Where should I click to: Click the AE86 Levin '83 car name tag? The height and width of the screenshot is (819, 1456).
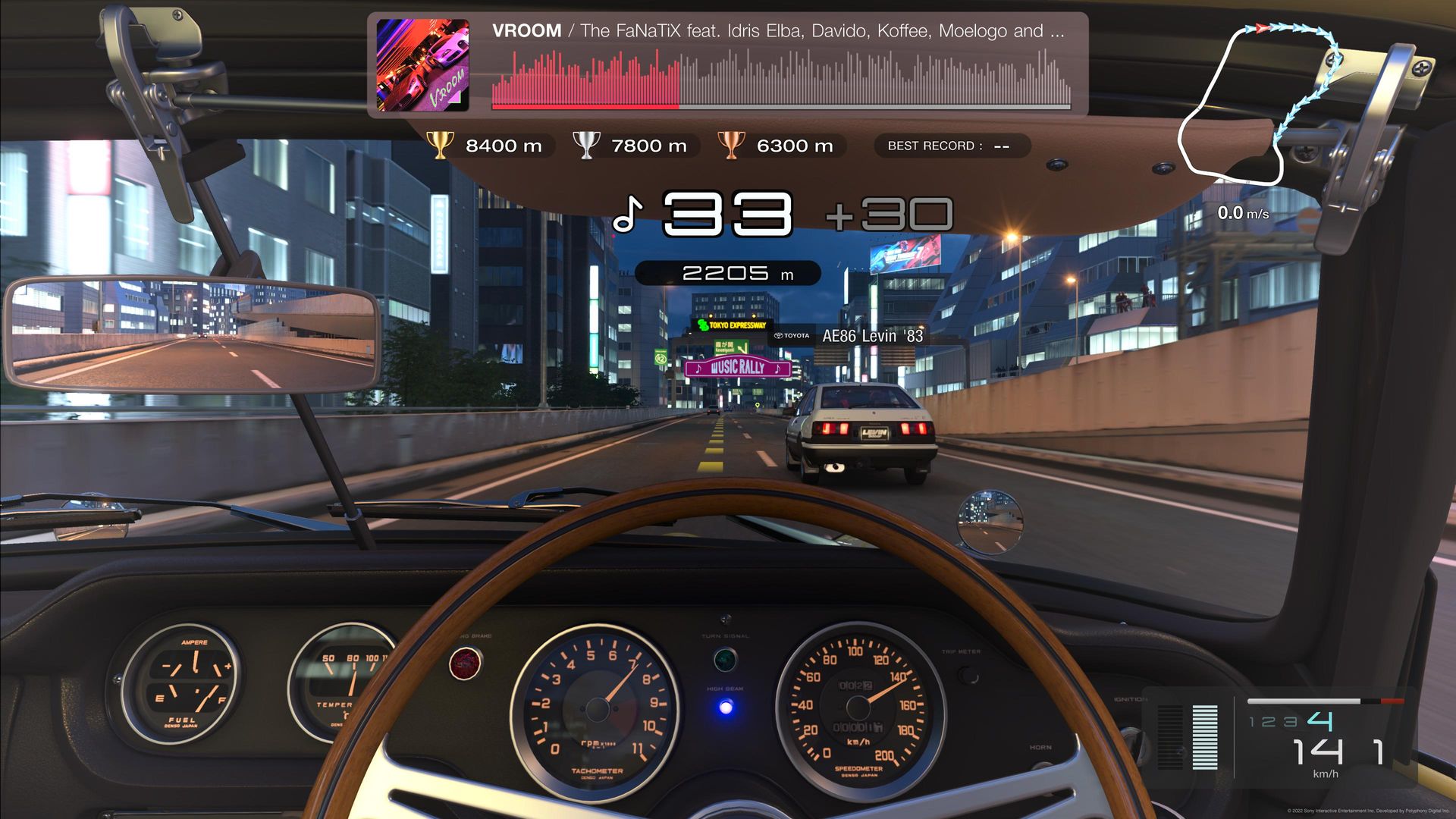pyautogui.click(x=849, y=336)
